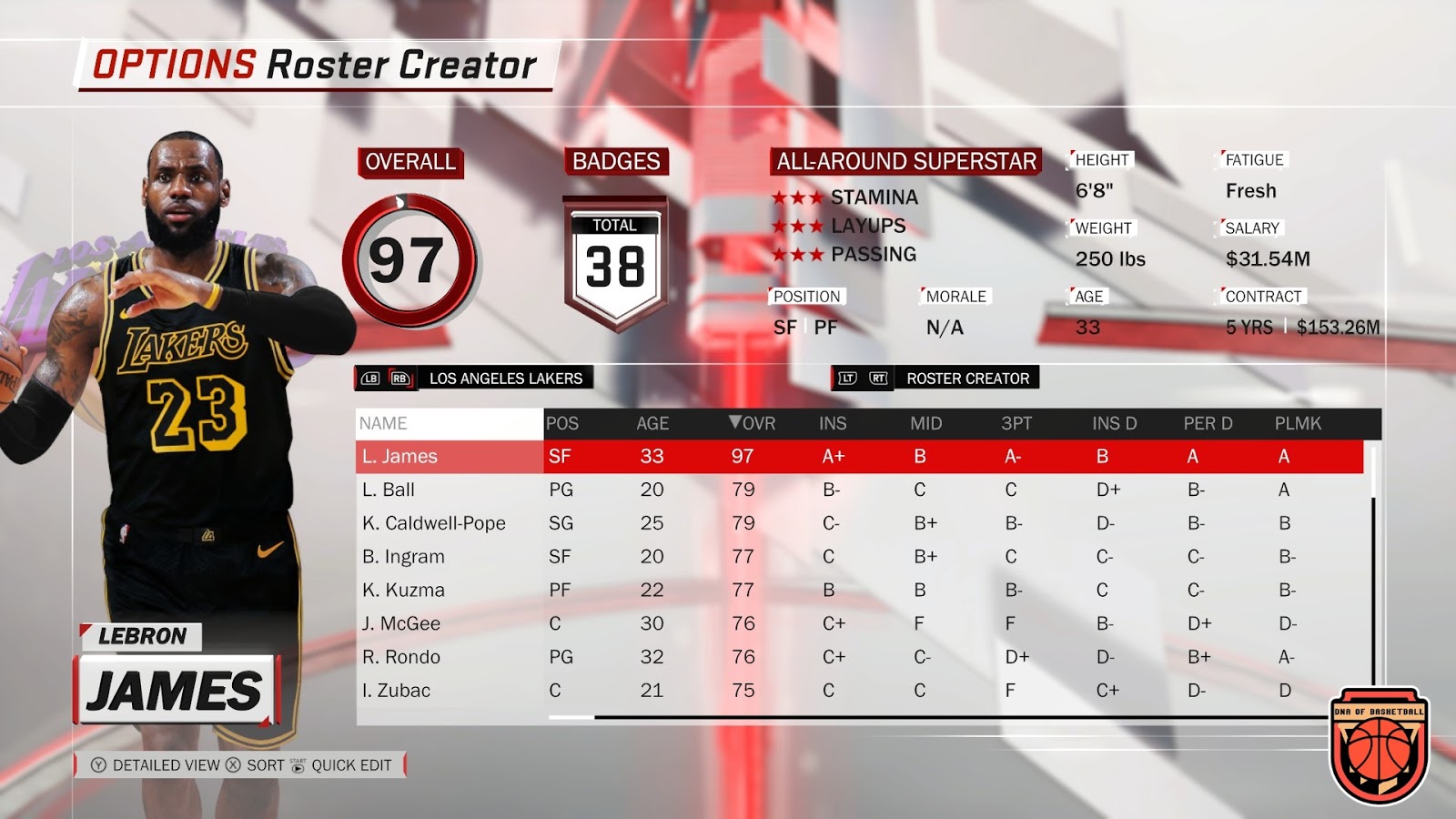
Task: Click the Y button icon for Detailed View
Action: (x=100, y=765)
